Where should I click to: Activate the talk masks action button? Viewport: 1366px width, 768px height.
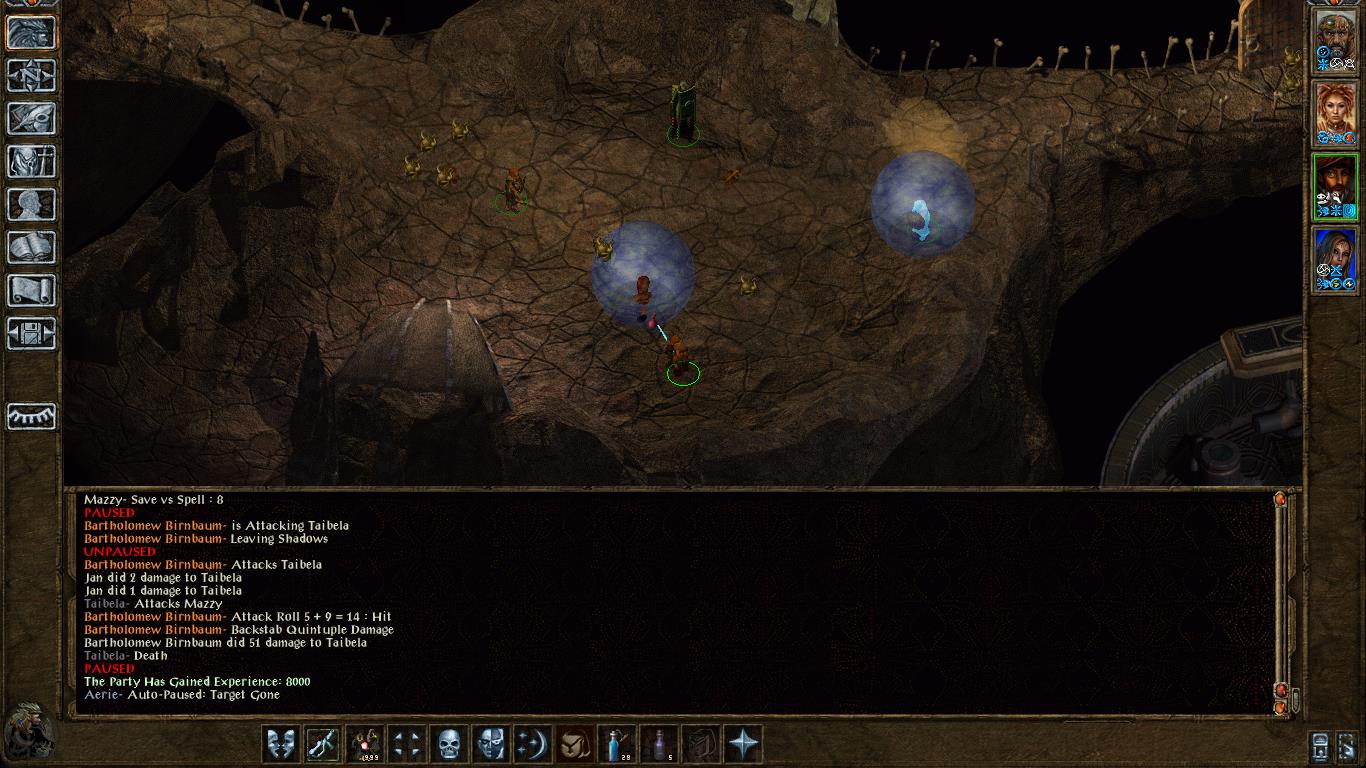[280, 744]
